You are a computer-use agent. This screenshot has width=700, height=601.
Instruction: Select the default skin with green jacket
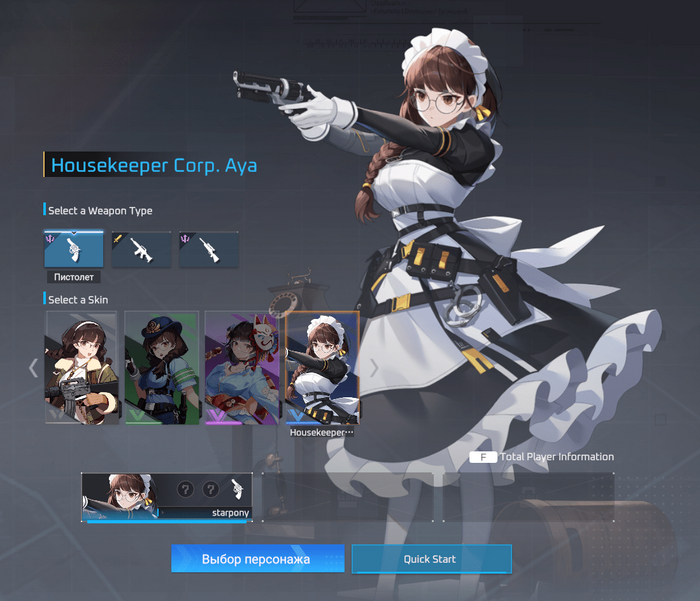point(81,367)
